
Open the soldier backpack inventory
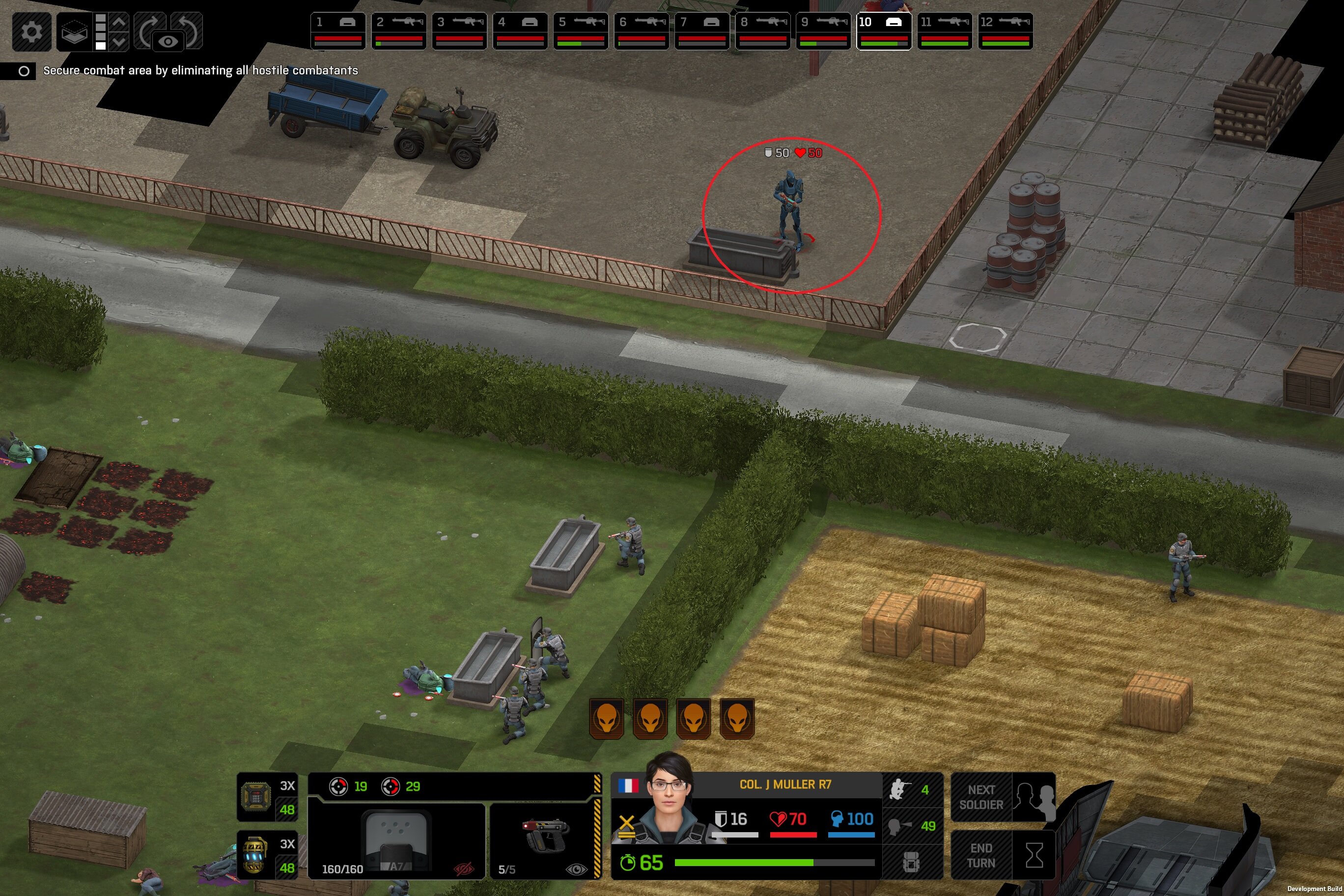point(911,862)
